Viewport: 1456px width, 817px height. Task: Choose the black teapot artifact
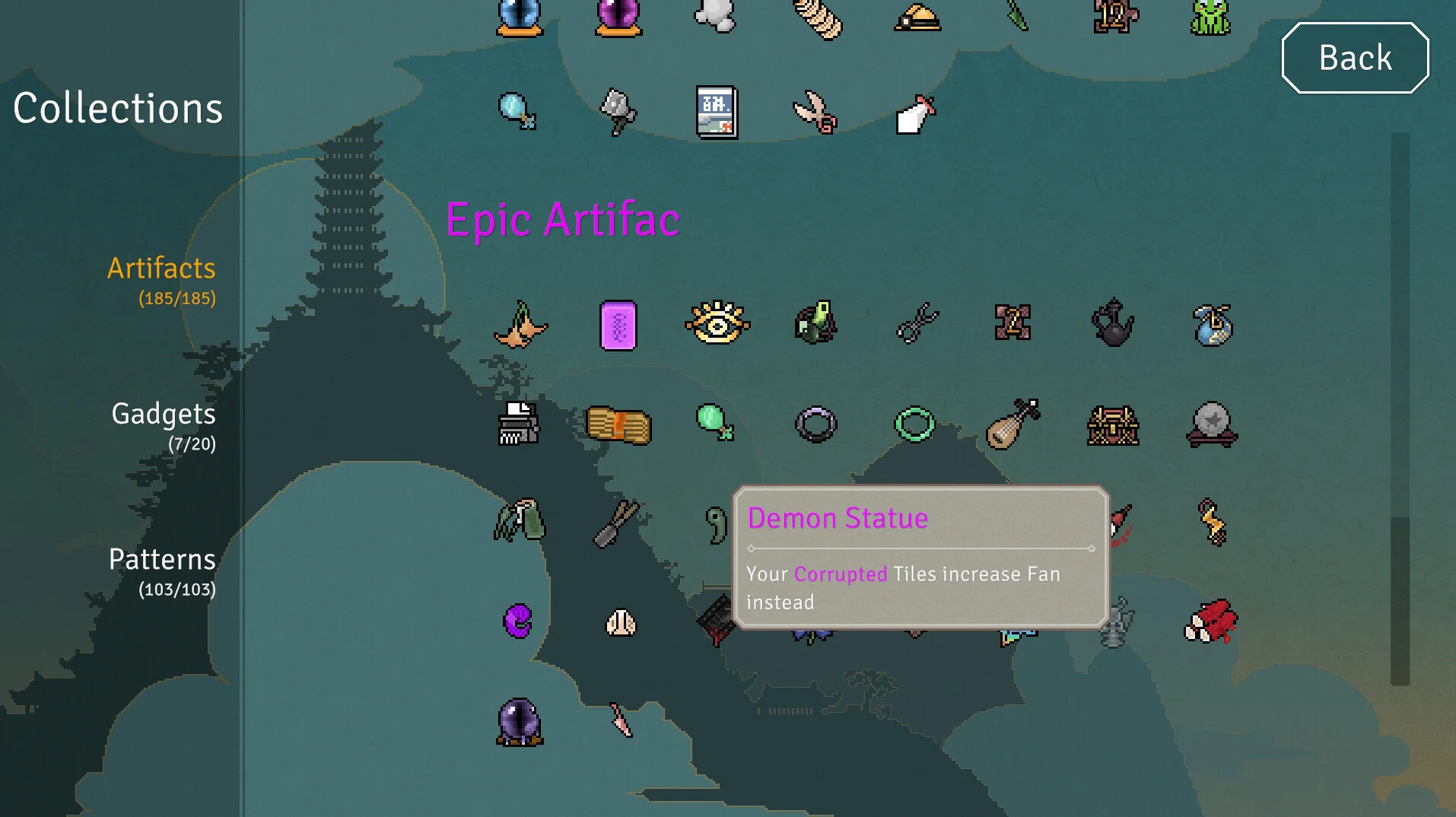(1112, 324)
